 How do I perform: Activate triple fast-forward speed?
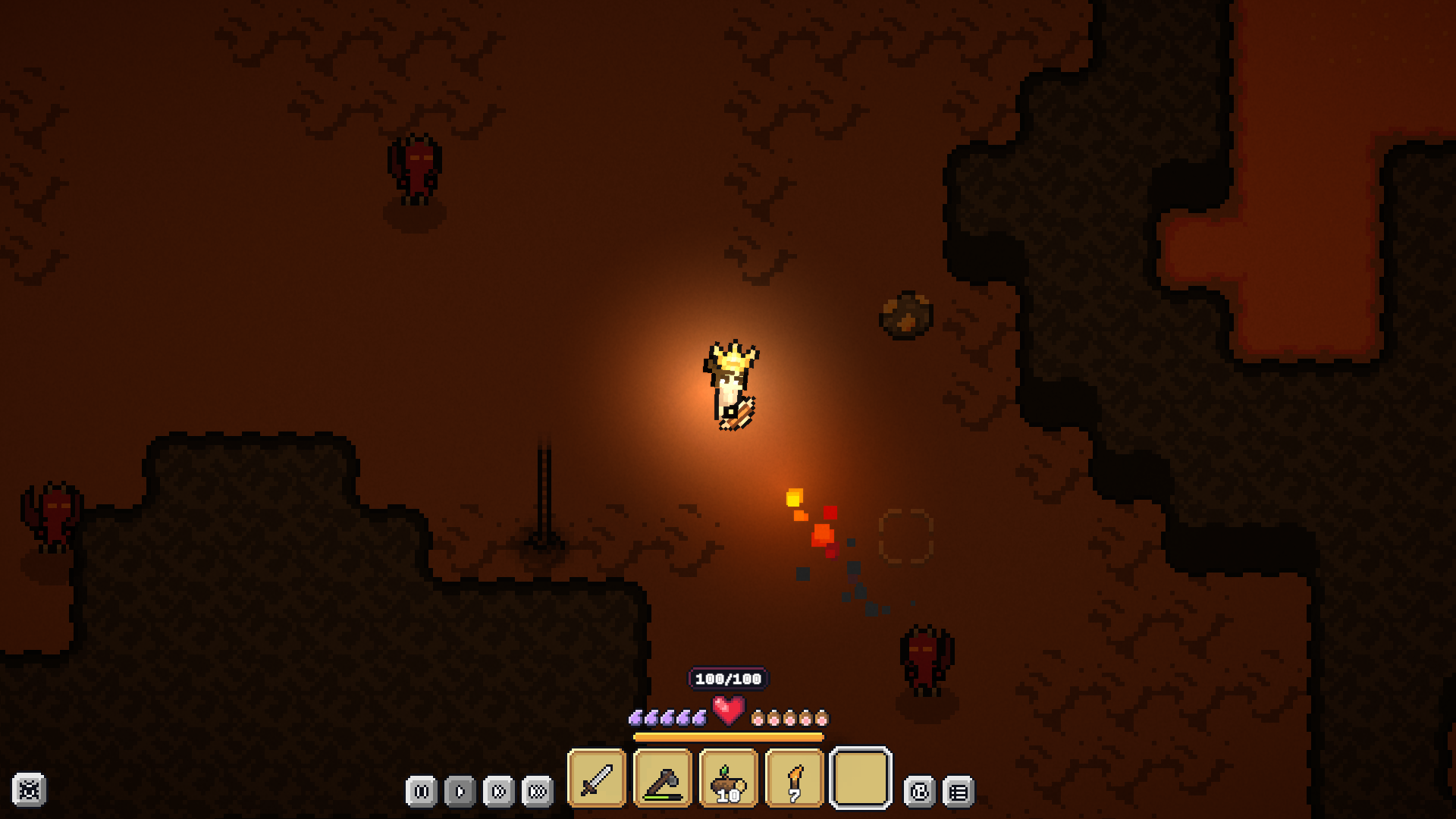coord(538,792)
